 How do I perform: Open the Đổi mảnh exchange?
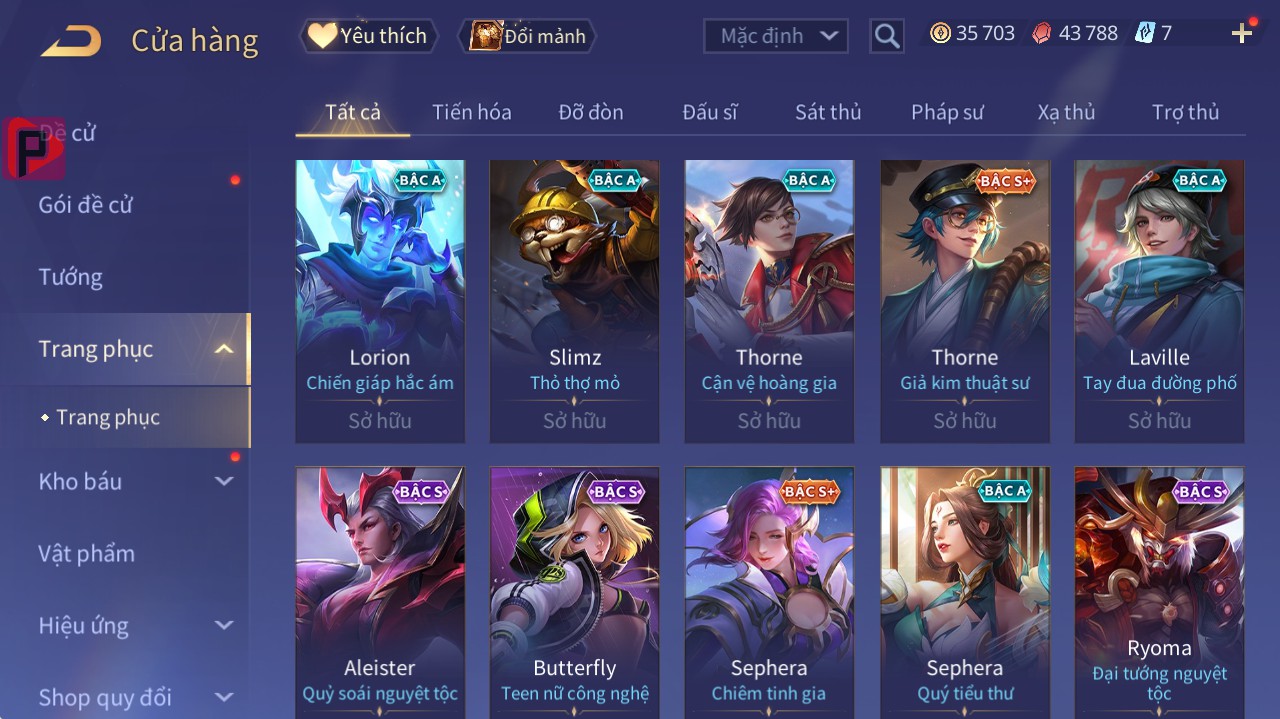point(527,36)
